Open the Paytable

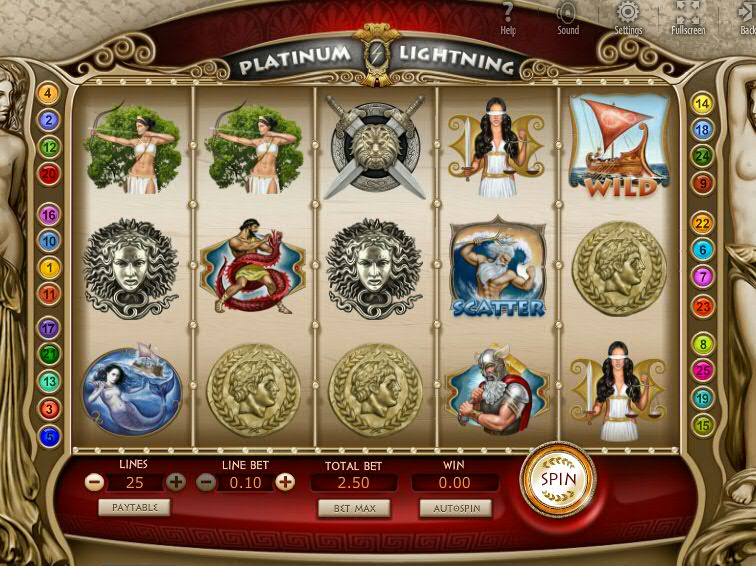[134, 507]
